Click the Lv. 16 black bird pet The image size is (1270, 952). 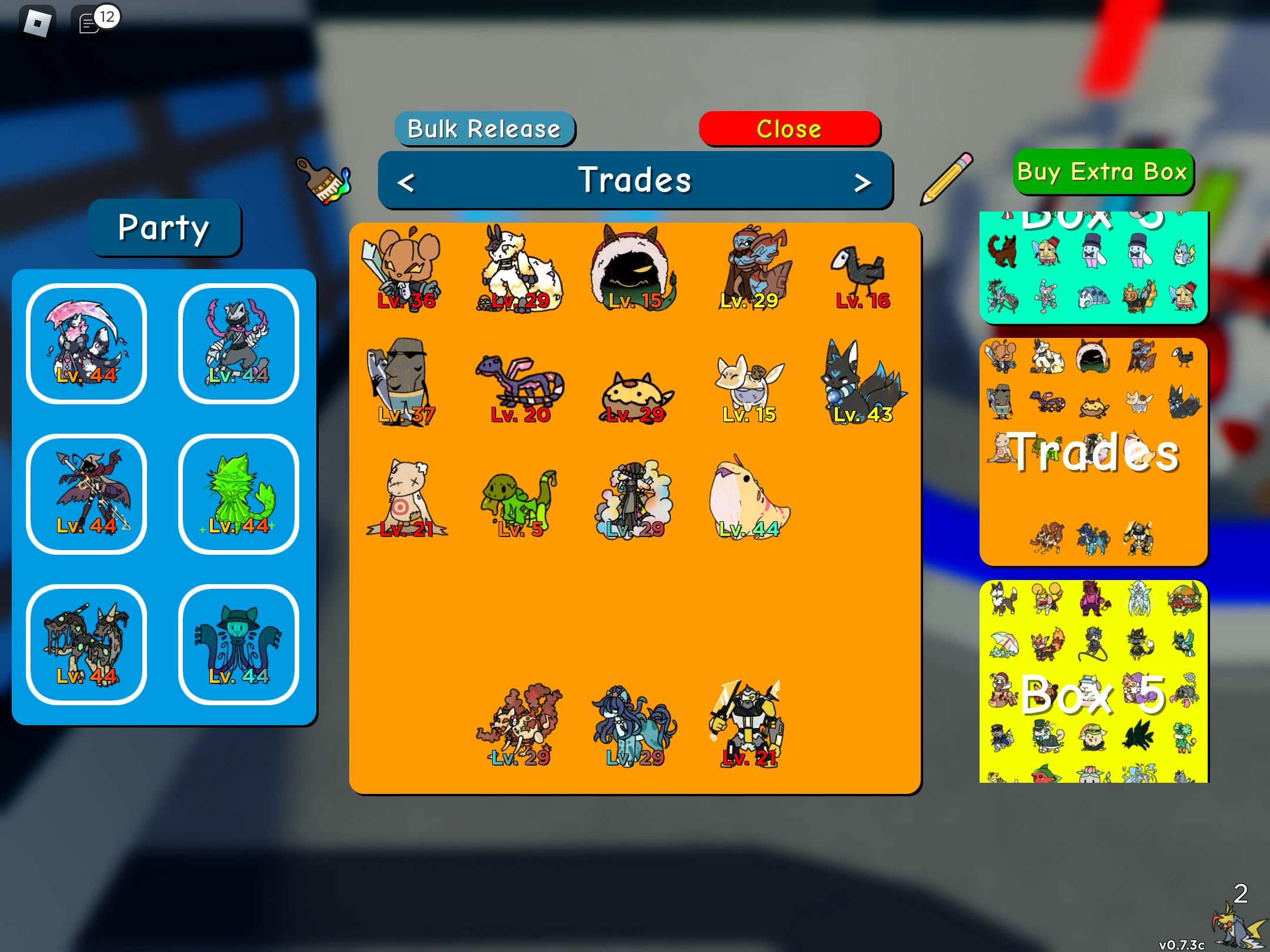858,273
